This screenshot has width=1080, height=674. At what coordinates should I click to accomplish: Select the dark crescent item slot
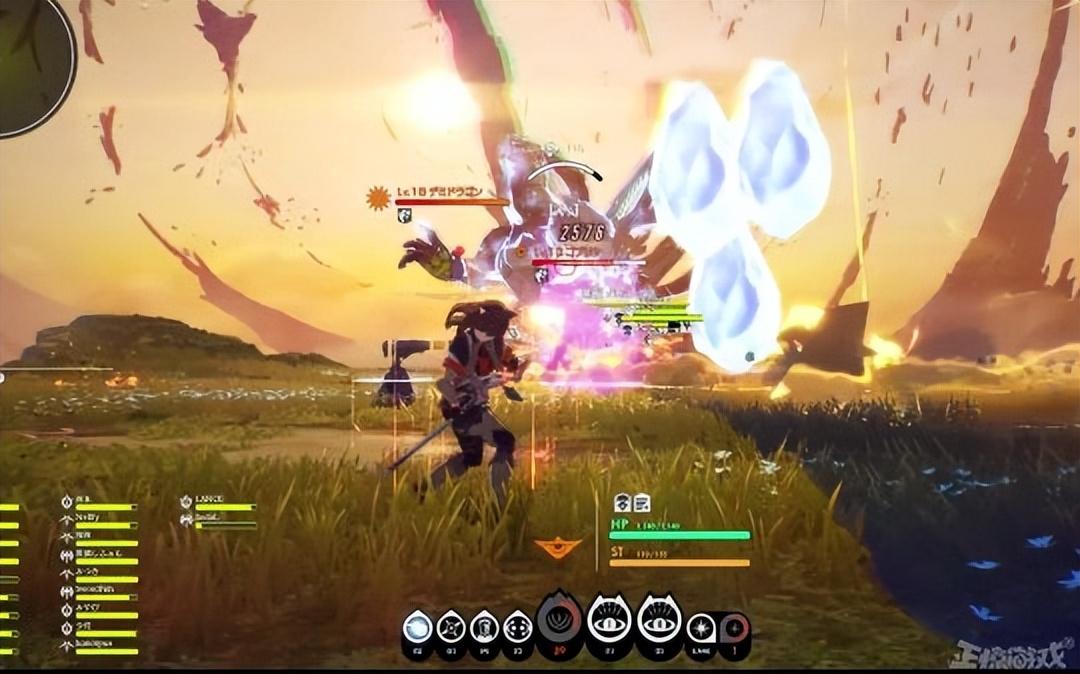pyautogui.click(x=734, y=628)
